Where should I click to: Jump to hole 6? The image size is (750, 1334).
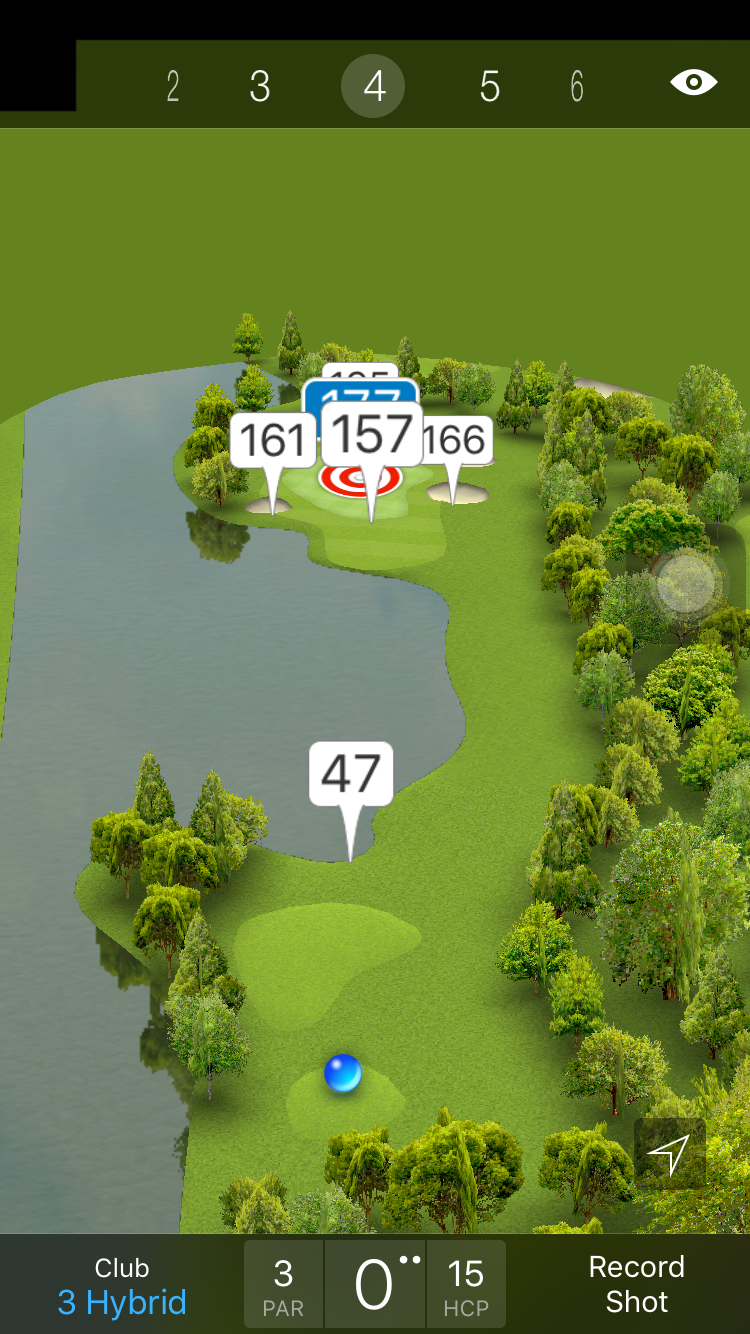point(577,87)
